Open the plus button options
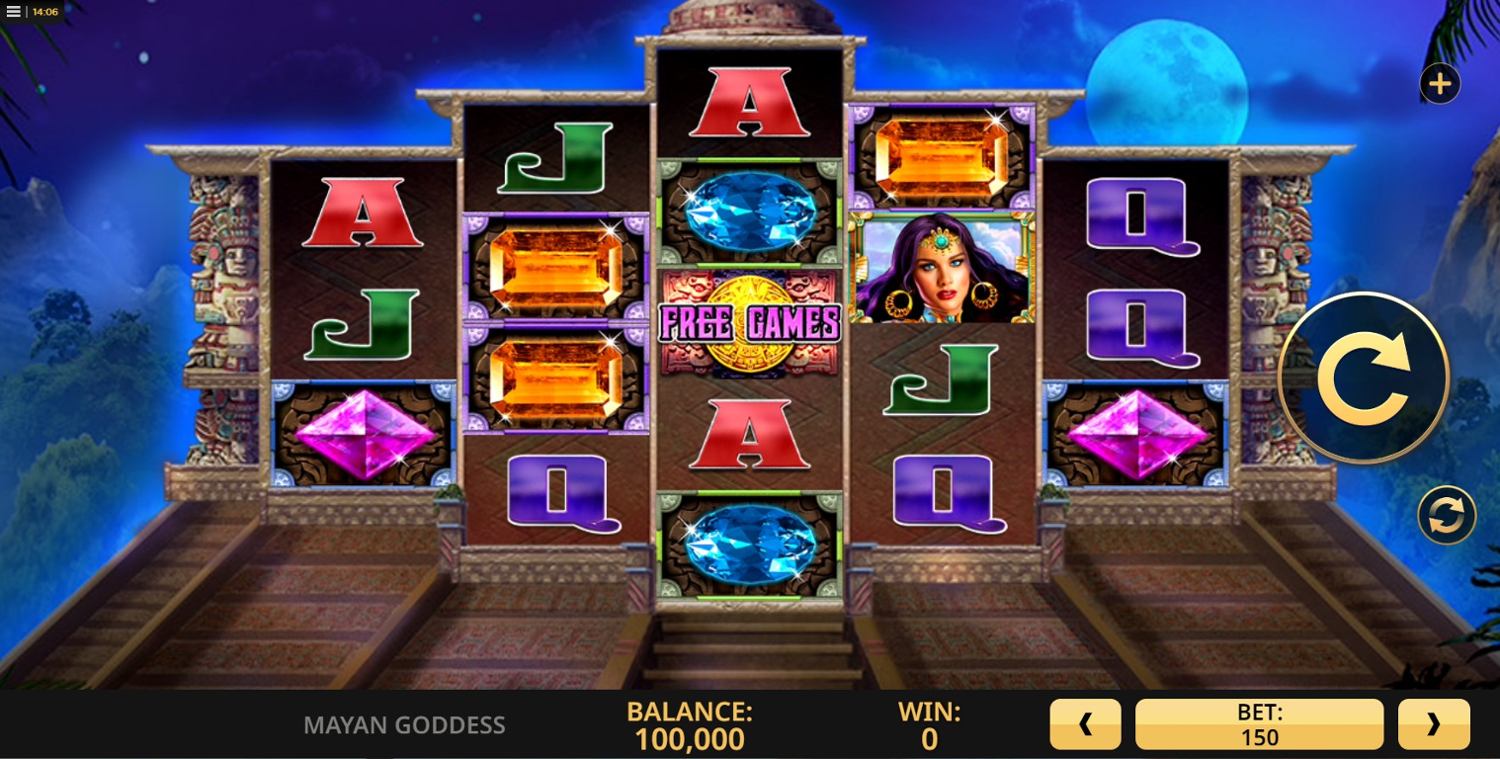 [1440, 84]
